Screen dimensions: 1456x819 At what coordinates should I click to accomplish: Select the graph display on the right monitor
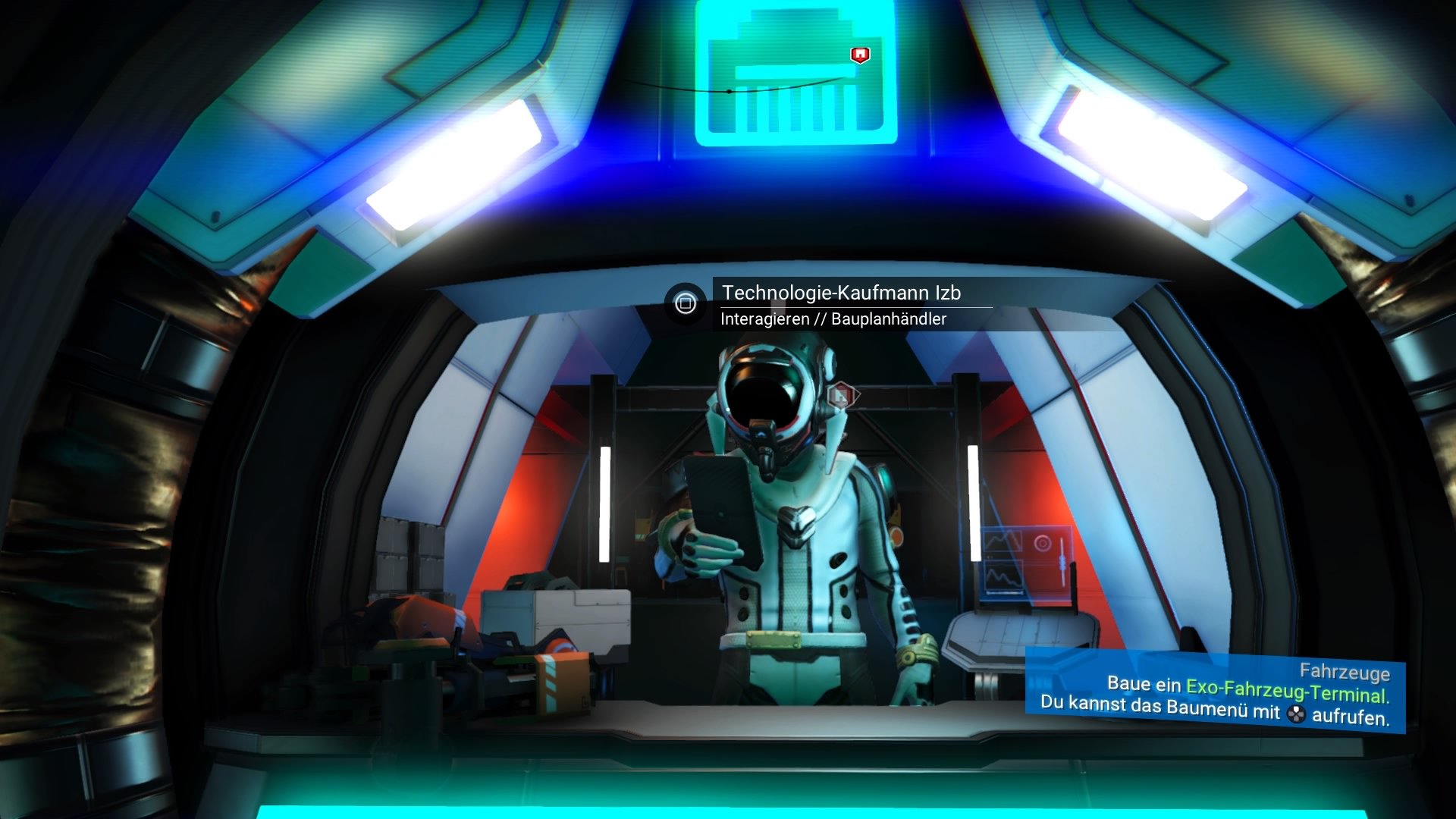point(1004,541)
